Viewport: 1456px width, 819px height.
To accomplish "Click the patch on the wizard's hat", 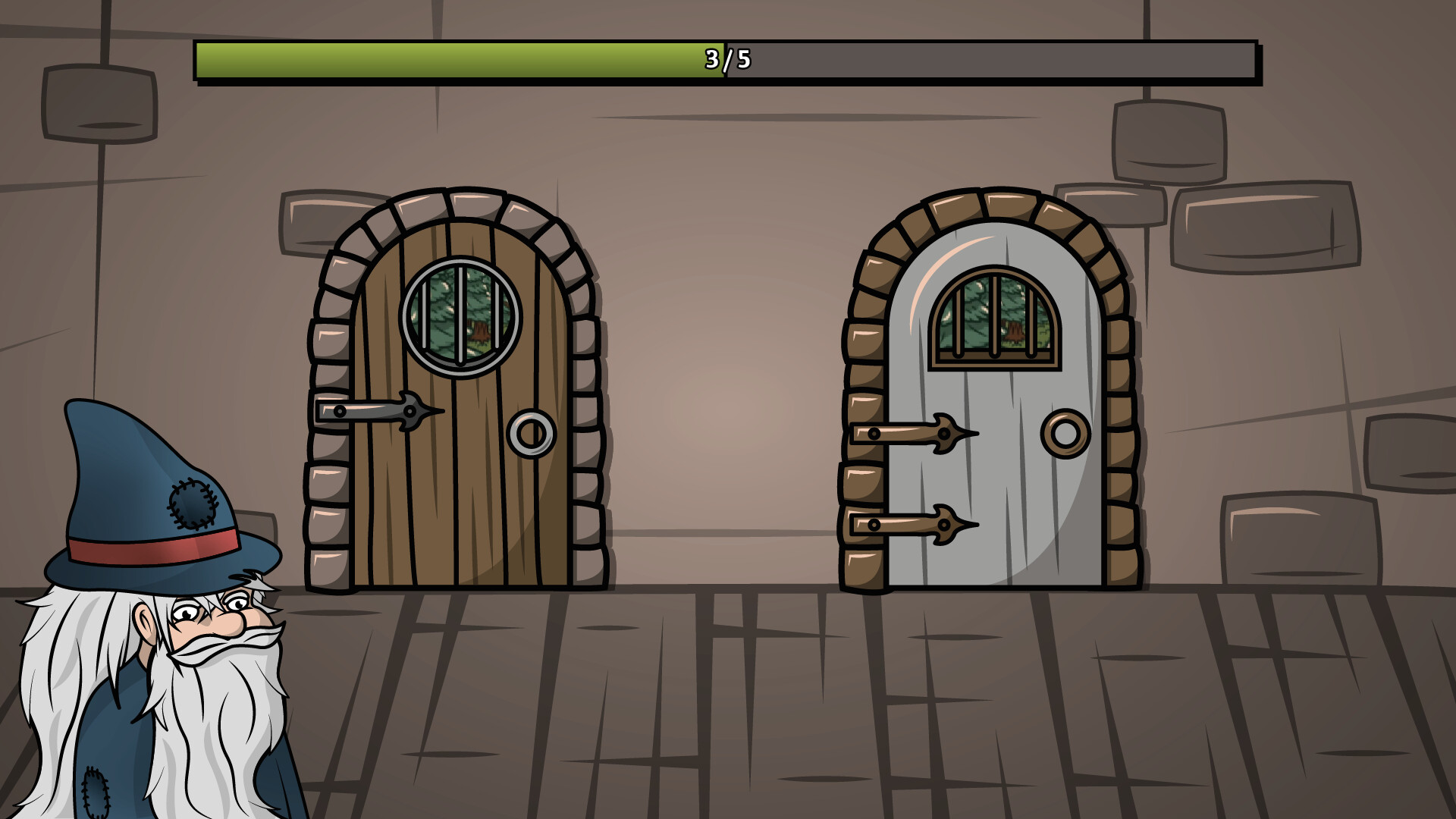I will coord(193,504).
